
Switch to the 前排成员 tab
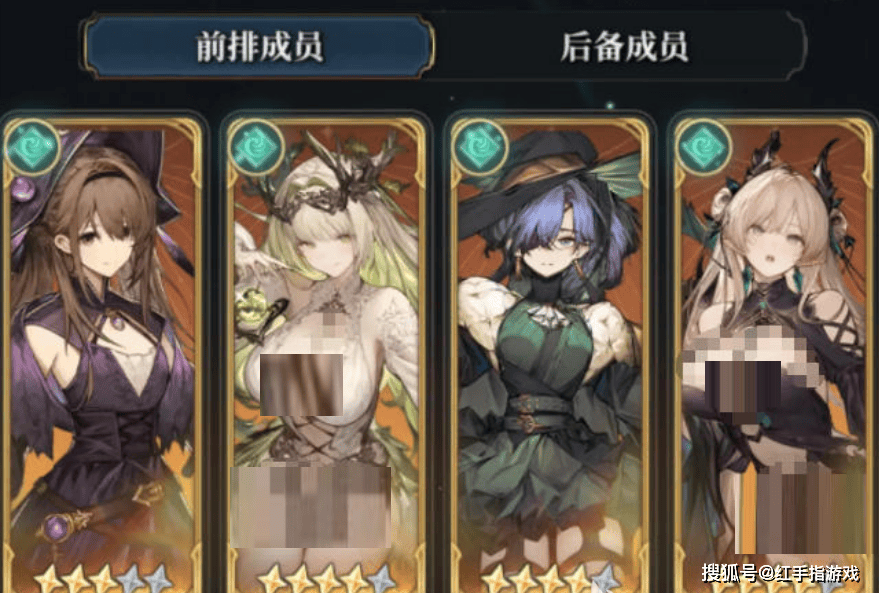[x=259, y=47]
